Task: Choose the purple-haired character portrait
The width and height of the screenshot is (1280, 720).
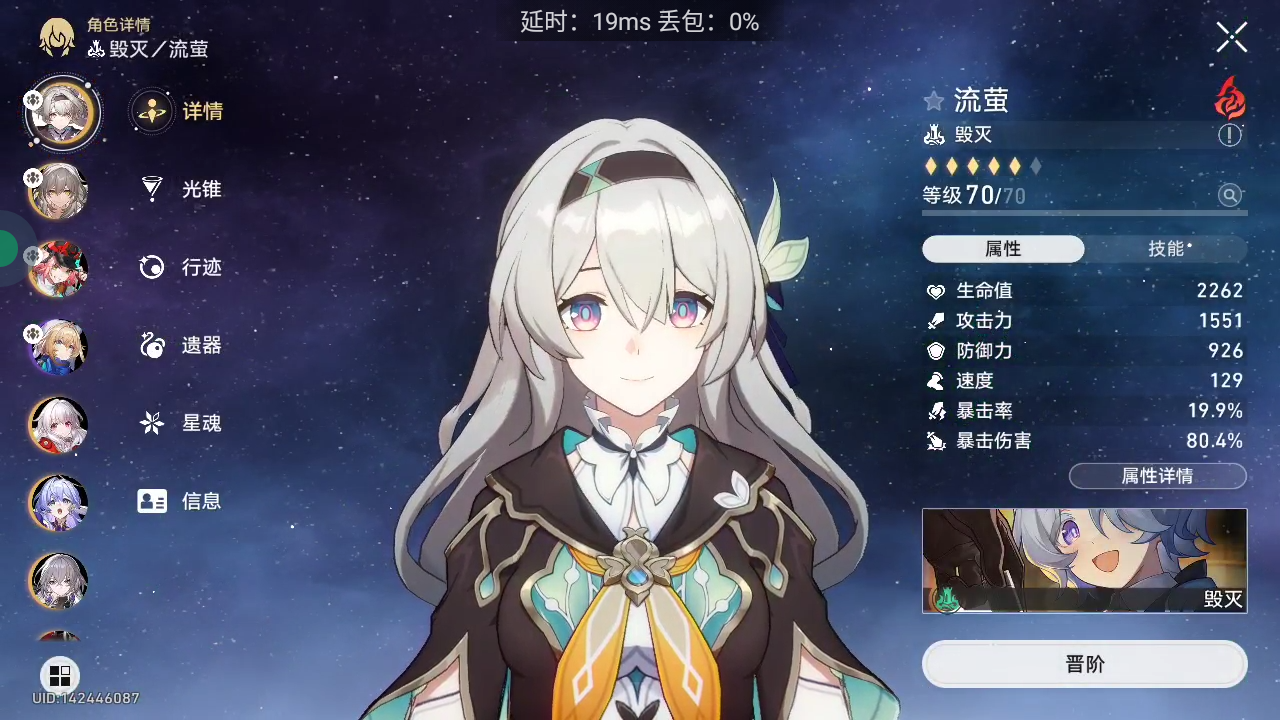Action: pos(60,502)
